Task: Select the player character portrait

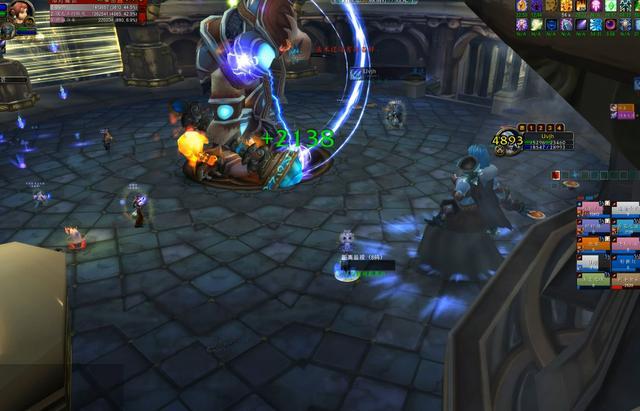Action: [x=18, y=13]
